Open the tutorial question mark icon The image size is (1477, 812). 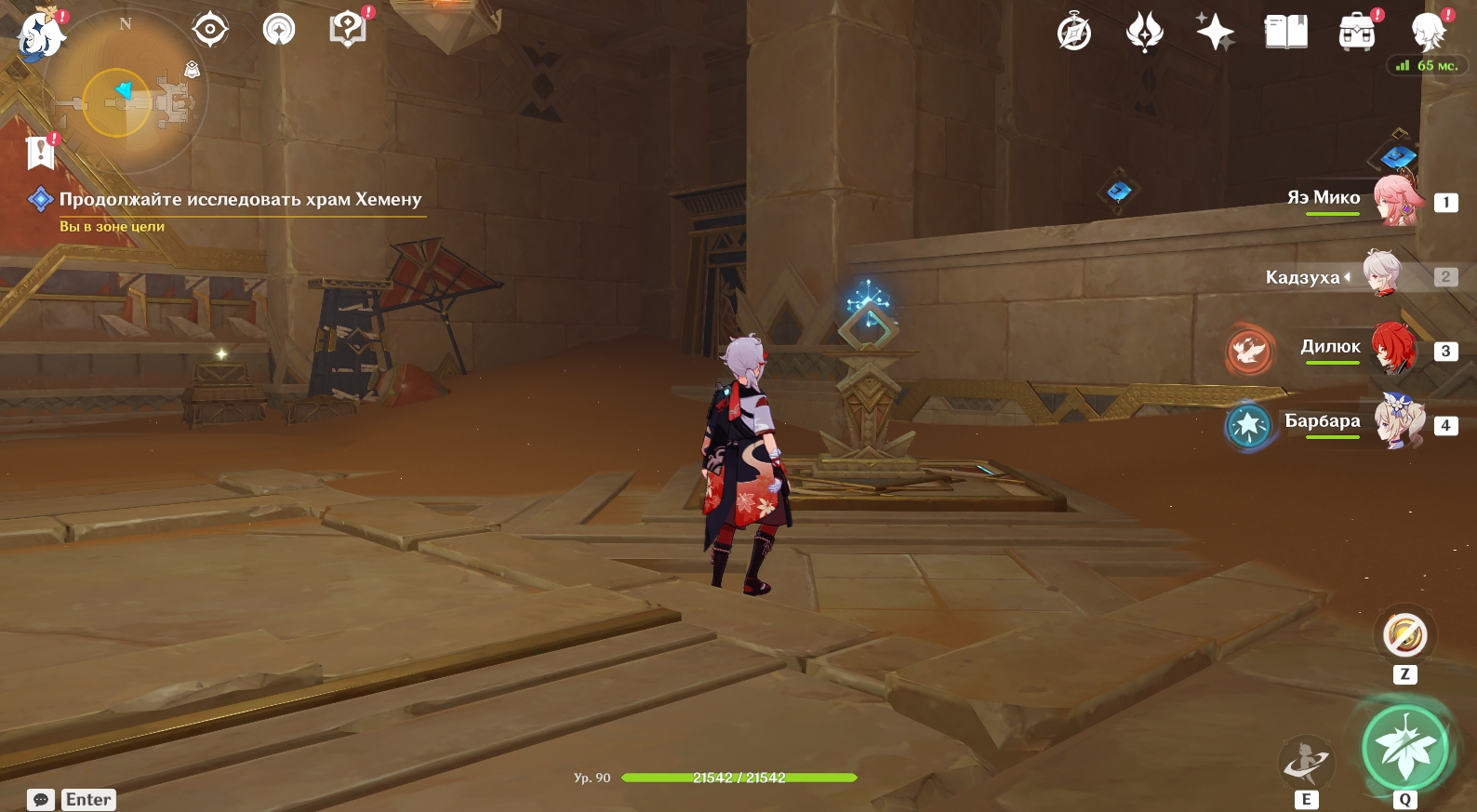[x=347, y=30]
